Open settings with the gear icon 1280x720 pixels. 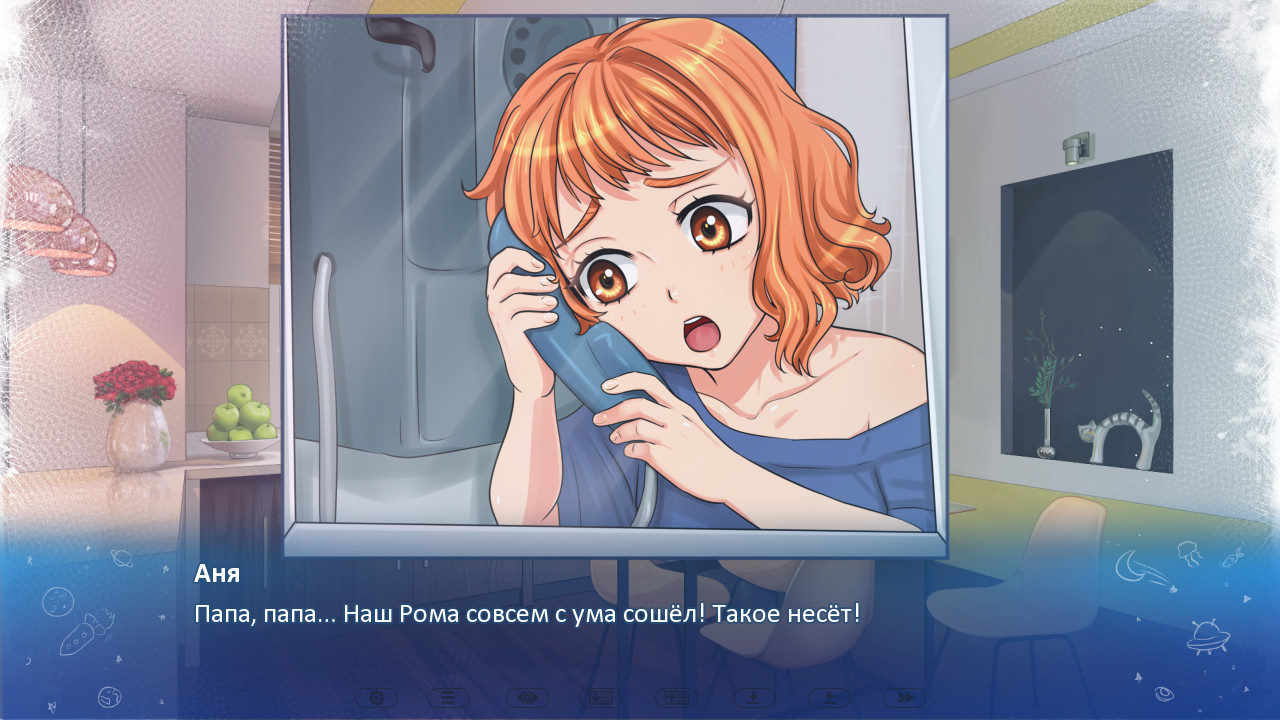(x=376, y=698)
